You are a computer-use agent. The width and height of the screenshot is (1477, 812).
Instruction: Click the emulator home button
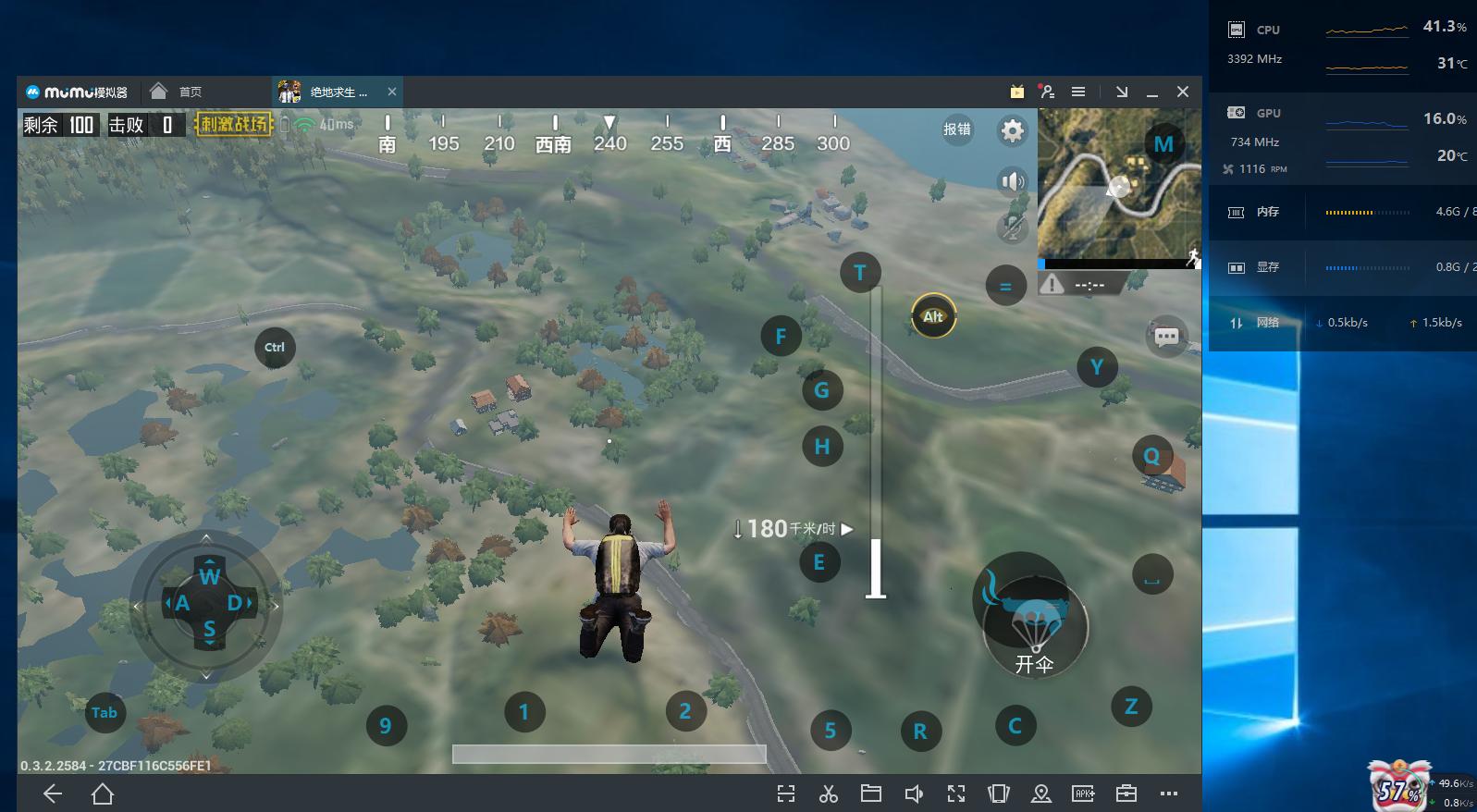103,794
